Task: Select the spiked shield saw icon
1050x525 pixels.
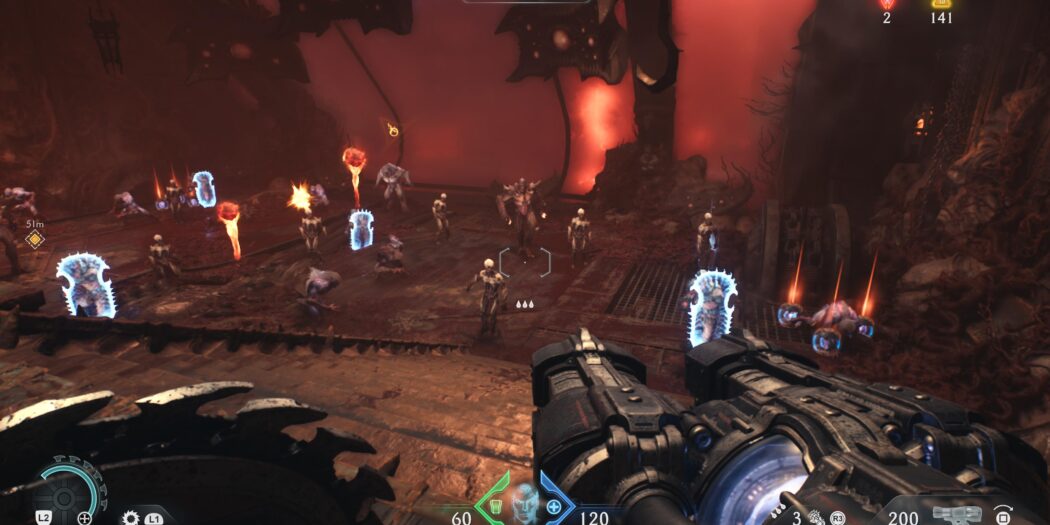Action: point(130,517)
